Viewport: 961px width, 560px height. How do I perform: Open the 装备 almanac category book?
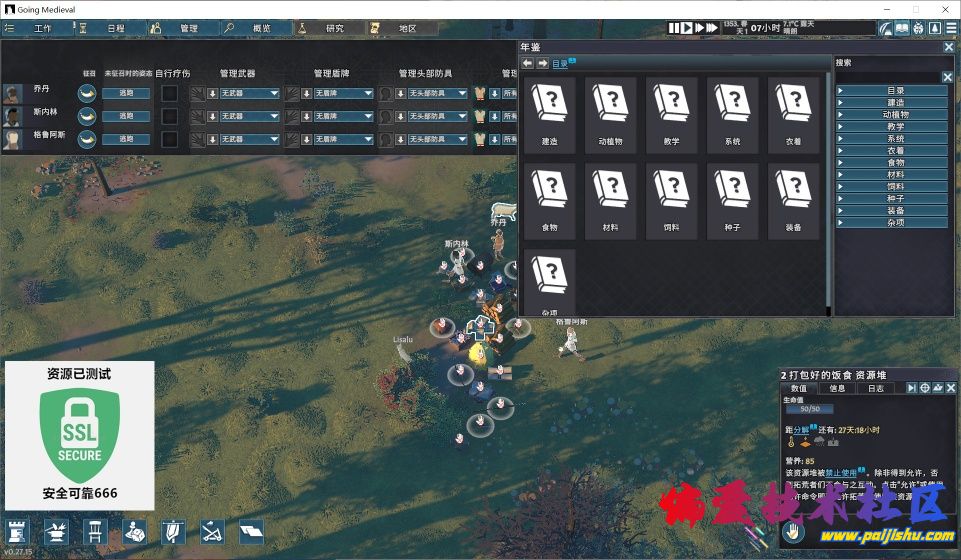pyautogui.click(x=793, y=201)
